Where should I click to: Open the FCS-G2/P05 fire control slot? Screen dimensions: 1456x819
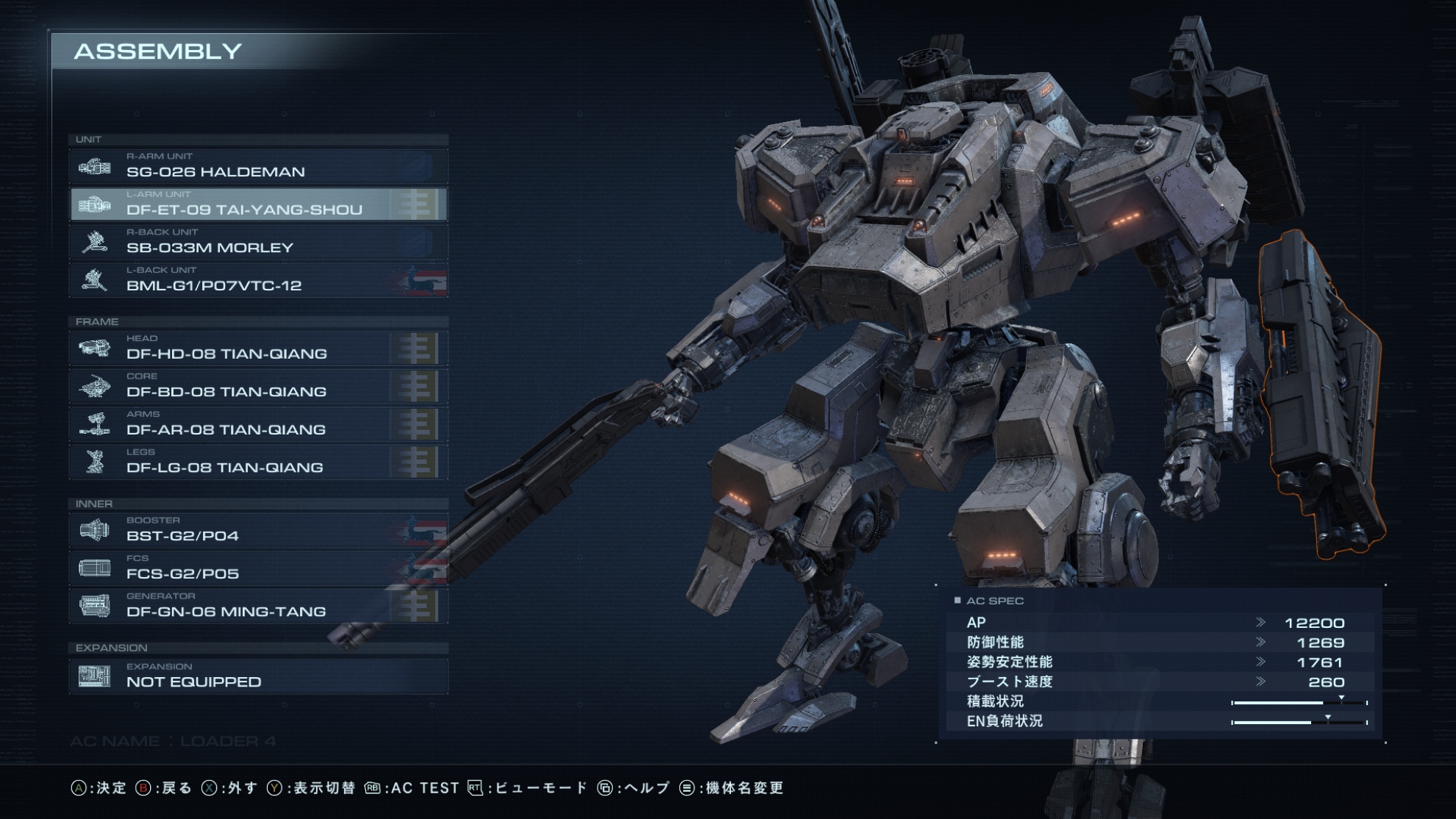click(x=258, y=568)
